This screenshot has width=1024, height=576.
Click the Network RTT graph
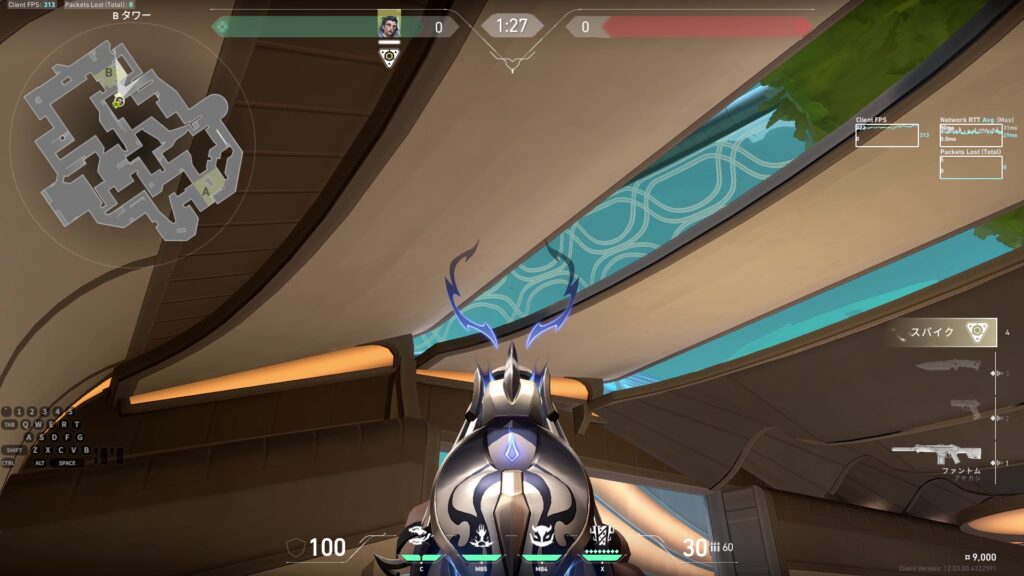970,135
